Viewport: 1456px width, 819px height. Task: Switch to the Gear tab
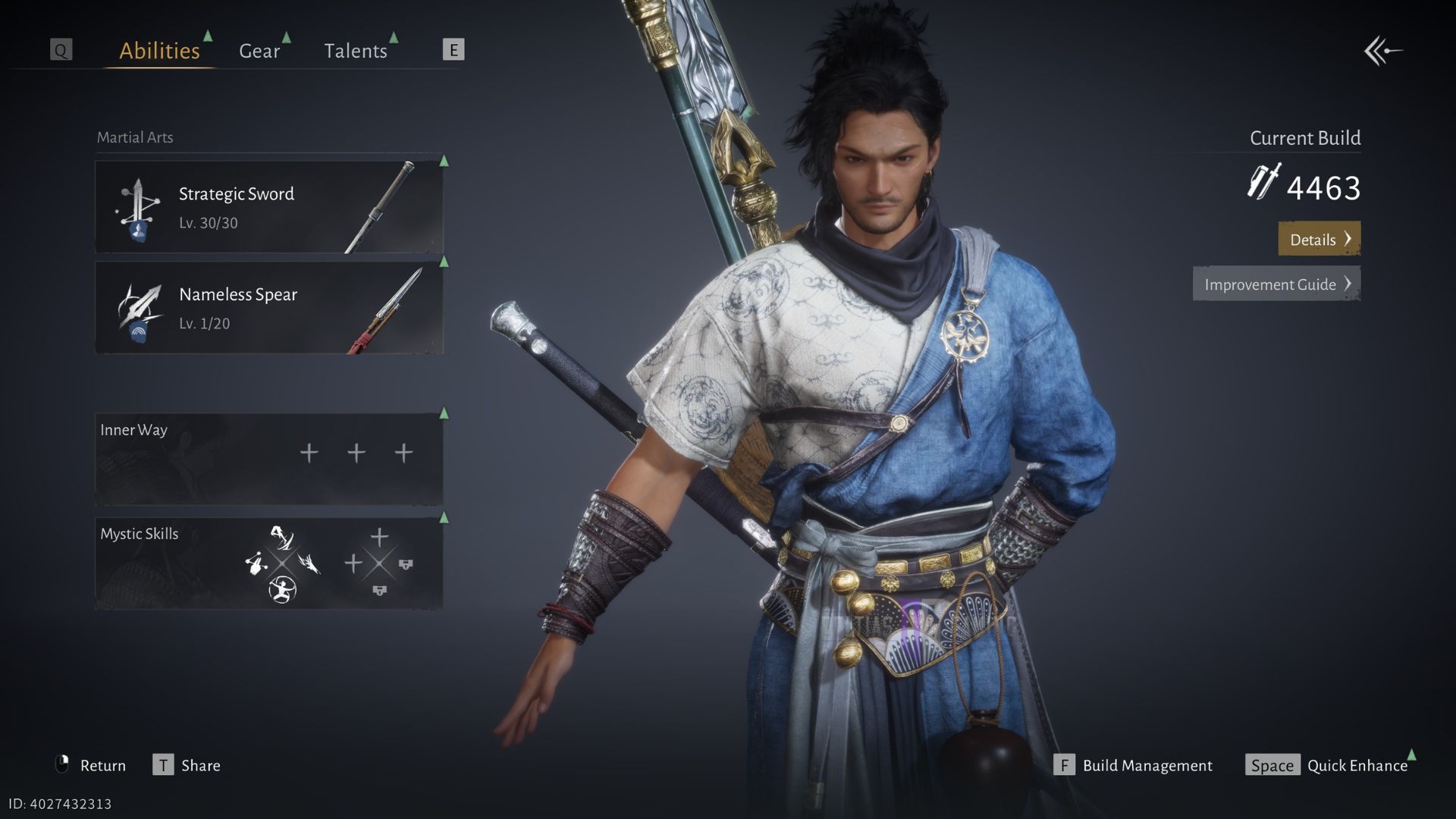click(259, 51)
